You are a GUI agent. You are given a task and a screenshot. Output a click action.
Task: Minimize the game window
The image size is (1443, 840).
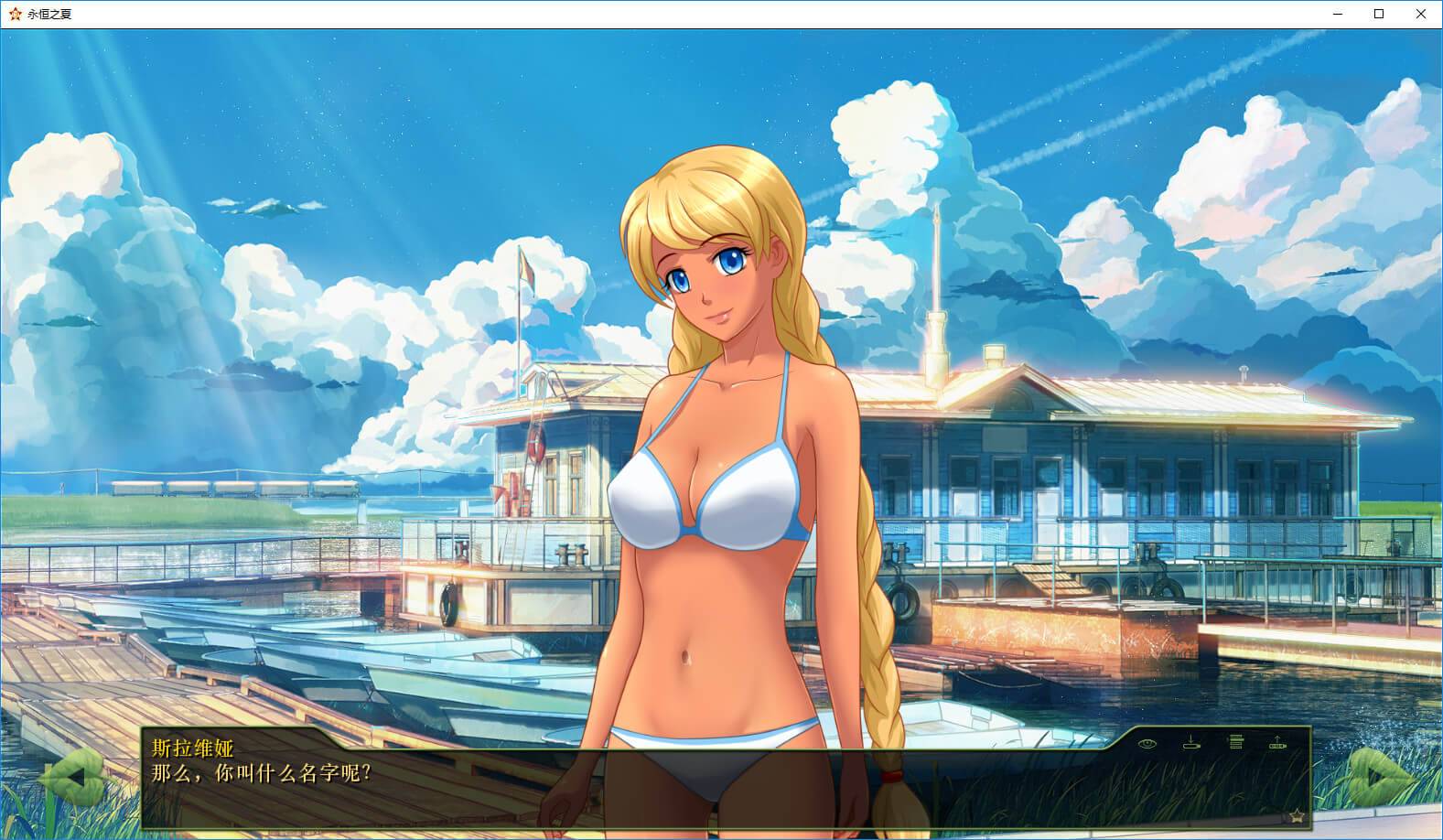tap(1337, 14)
